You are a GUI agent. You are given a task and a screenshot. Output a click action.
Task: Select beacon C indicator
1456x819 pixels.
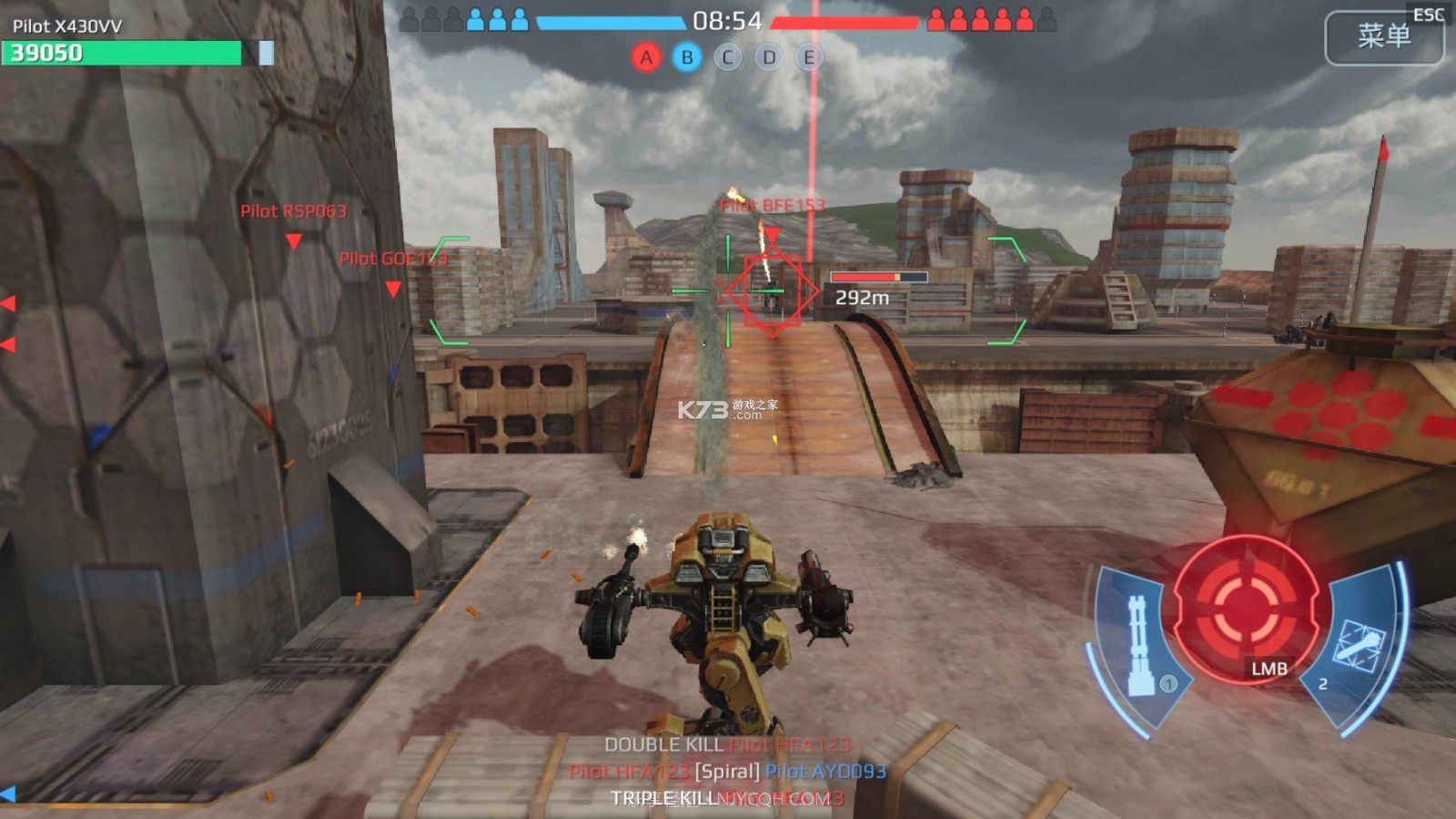pos(727,58)
